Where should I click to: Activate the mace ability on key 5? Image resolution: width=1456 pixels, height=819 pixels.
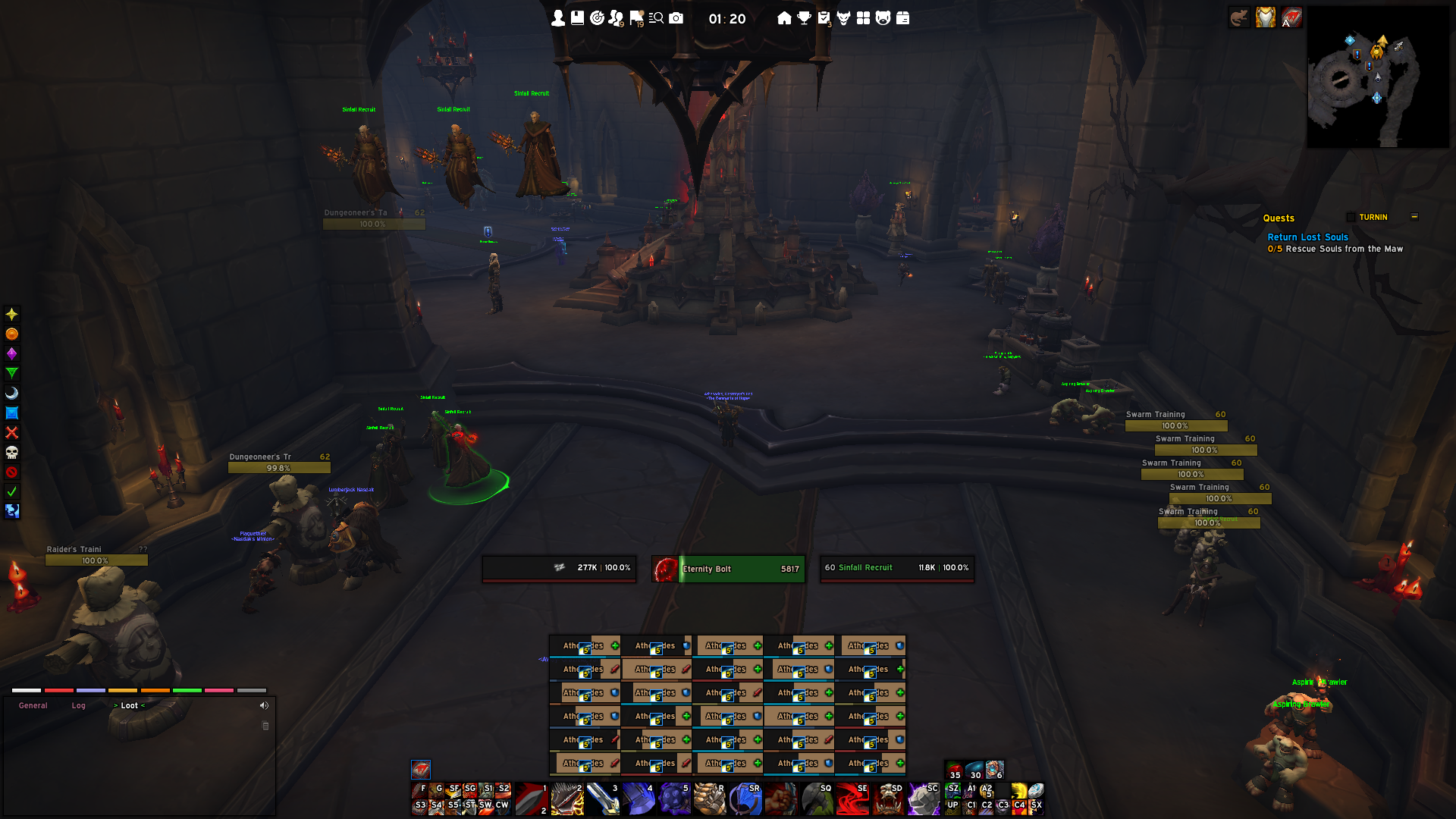pyautogui.click(x=673, y=799)
